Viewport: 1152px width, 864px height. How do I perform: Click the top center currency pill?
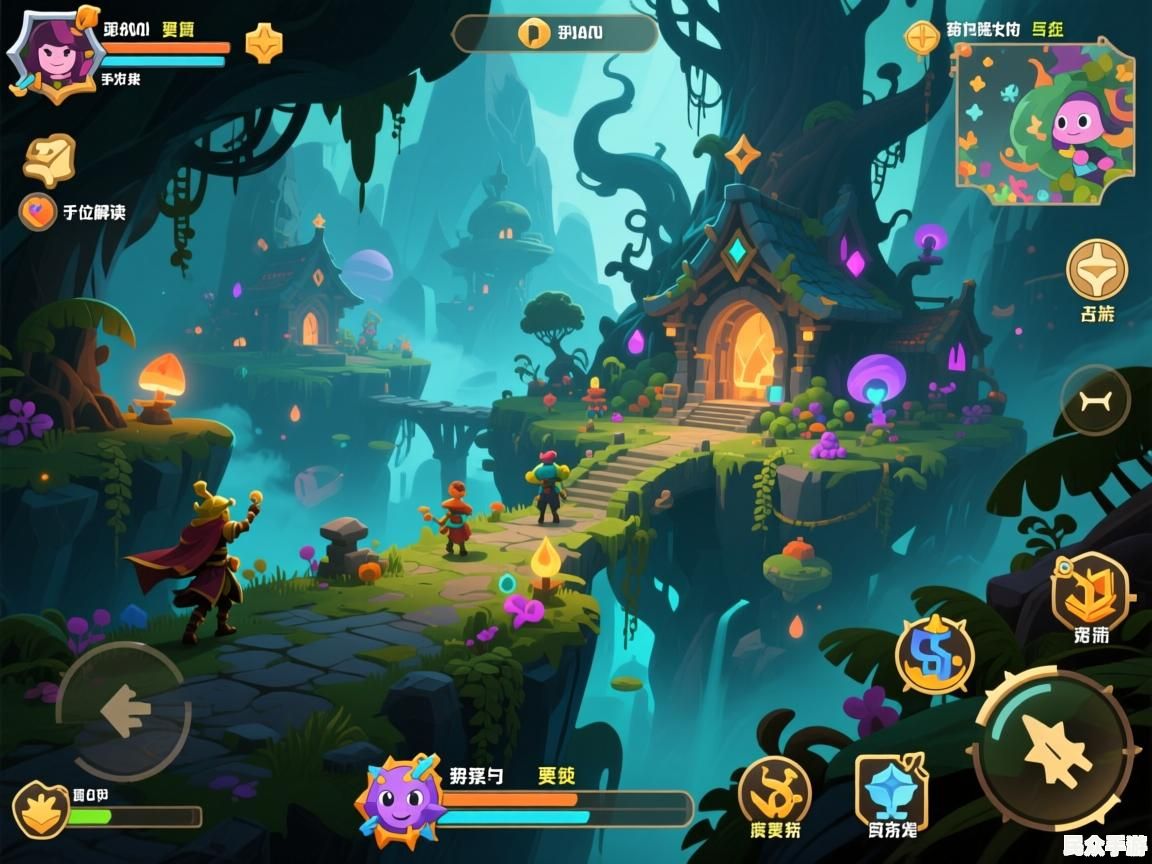(x=555, y=33)
